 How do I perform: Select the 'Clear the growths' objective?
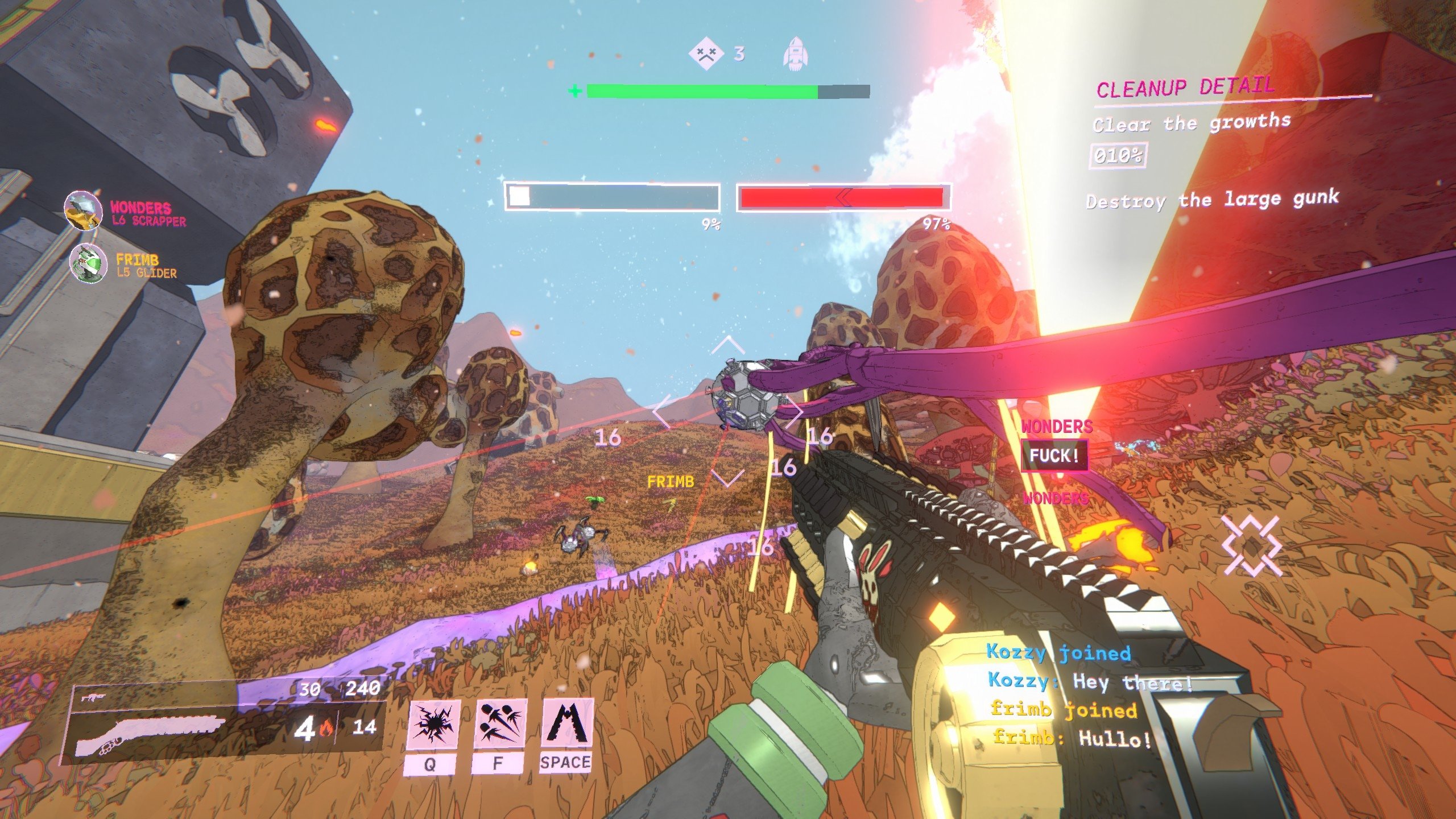1191,123
